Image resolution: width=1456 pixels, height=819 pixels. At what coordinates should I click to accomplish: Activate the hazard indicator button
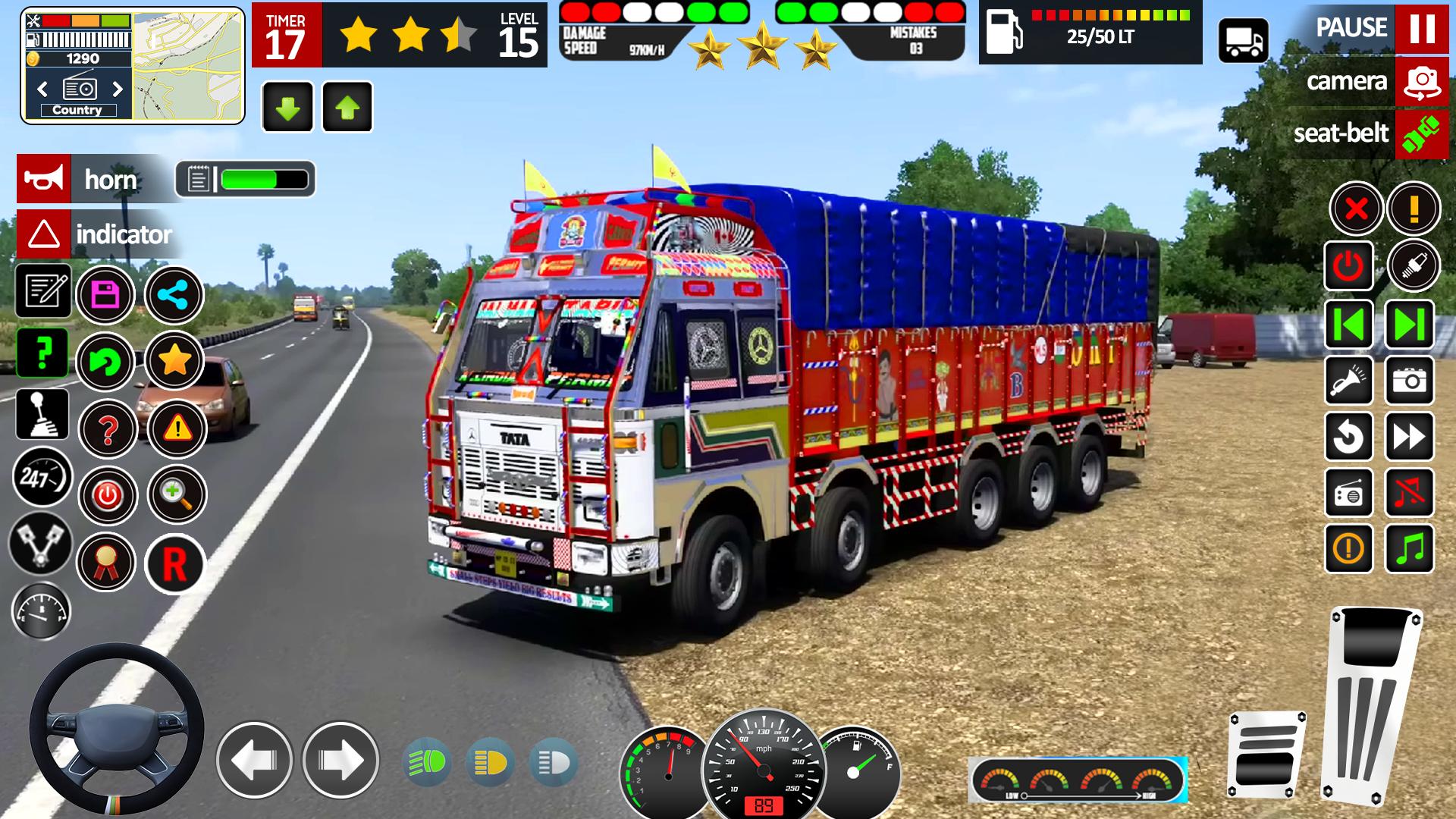(x=44, y=234)
